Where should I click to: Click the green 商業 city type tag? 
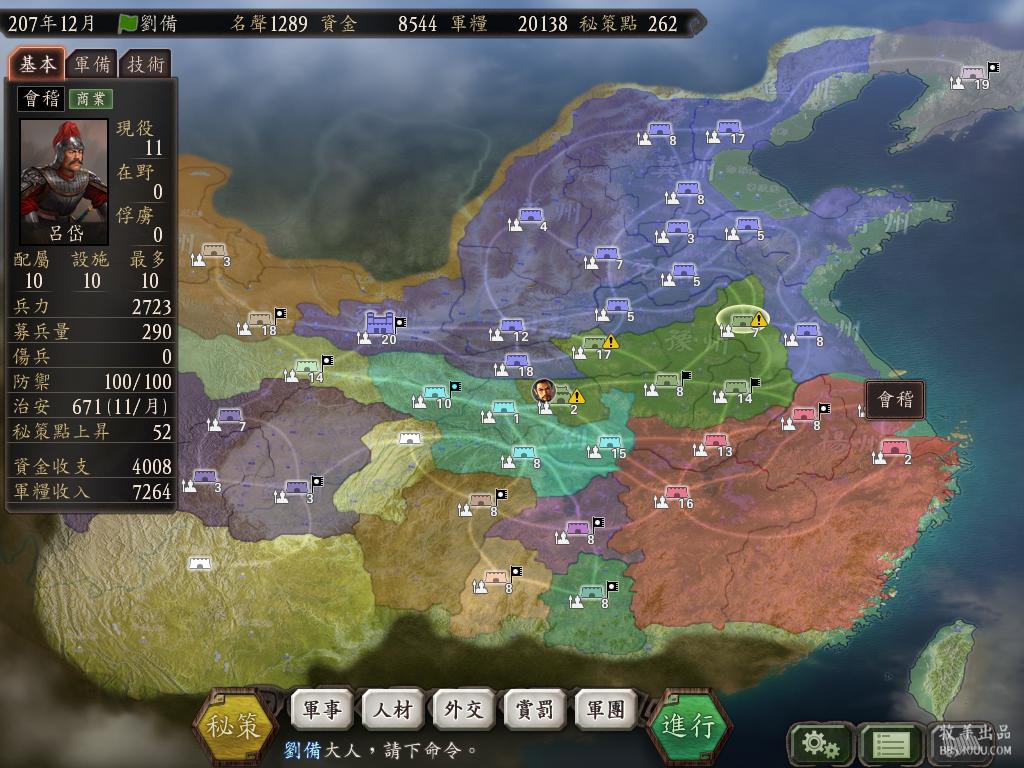pos(90,99)
